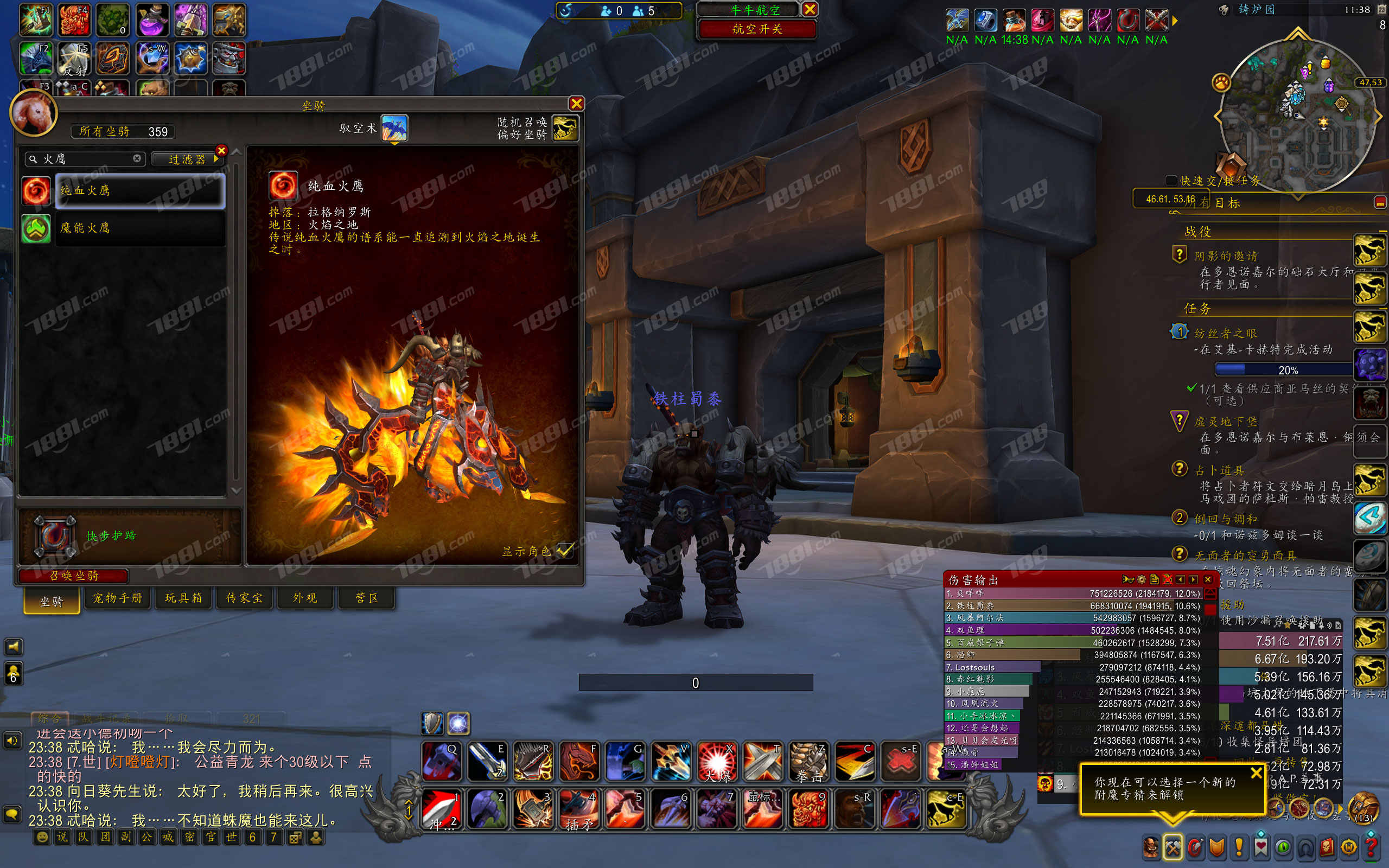
Task: Click the red 航空开关 button
Action: click(x=757, y=29)
